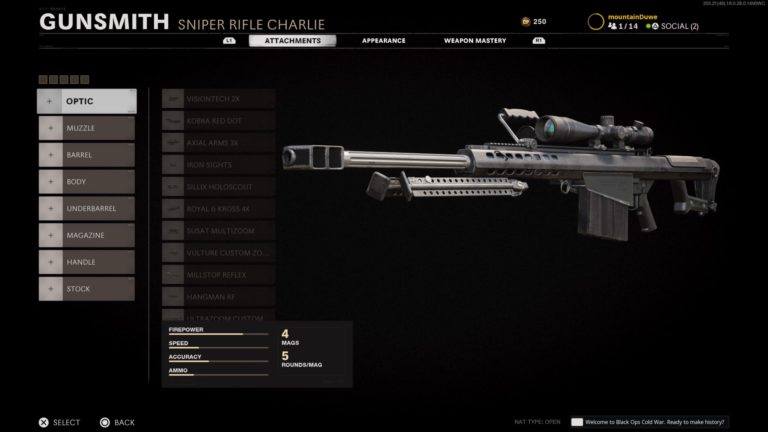
Task: Choose the Susat Multizoom optic
Action: click(218, 231)
